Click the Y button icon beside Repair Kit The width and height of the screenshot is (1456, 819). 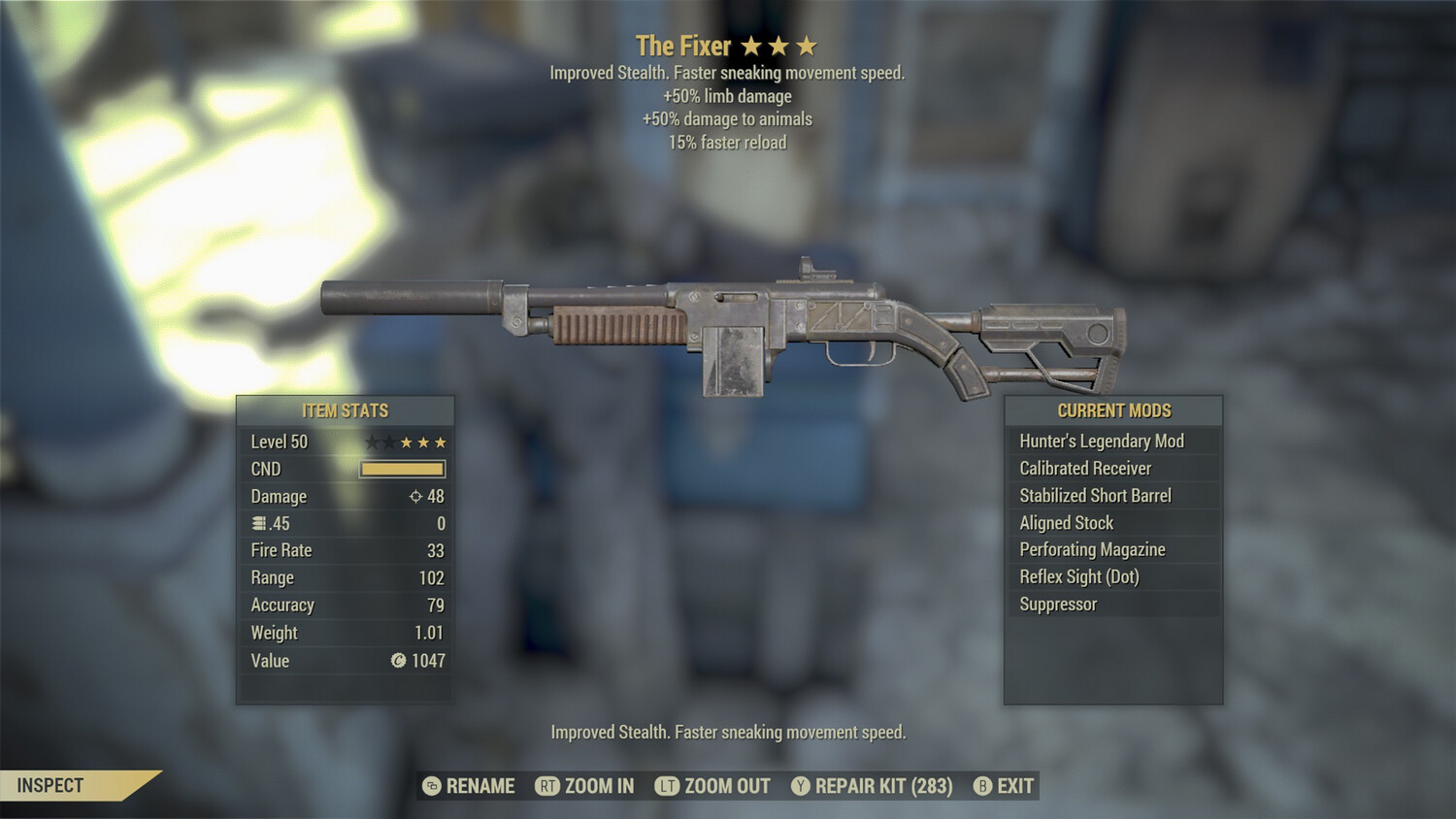[x=802, y=786]
